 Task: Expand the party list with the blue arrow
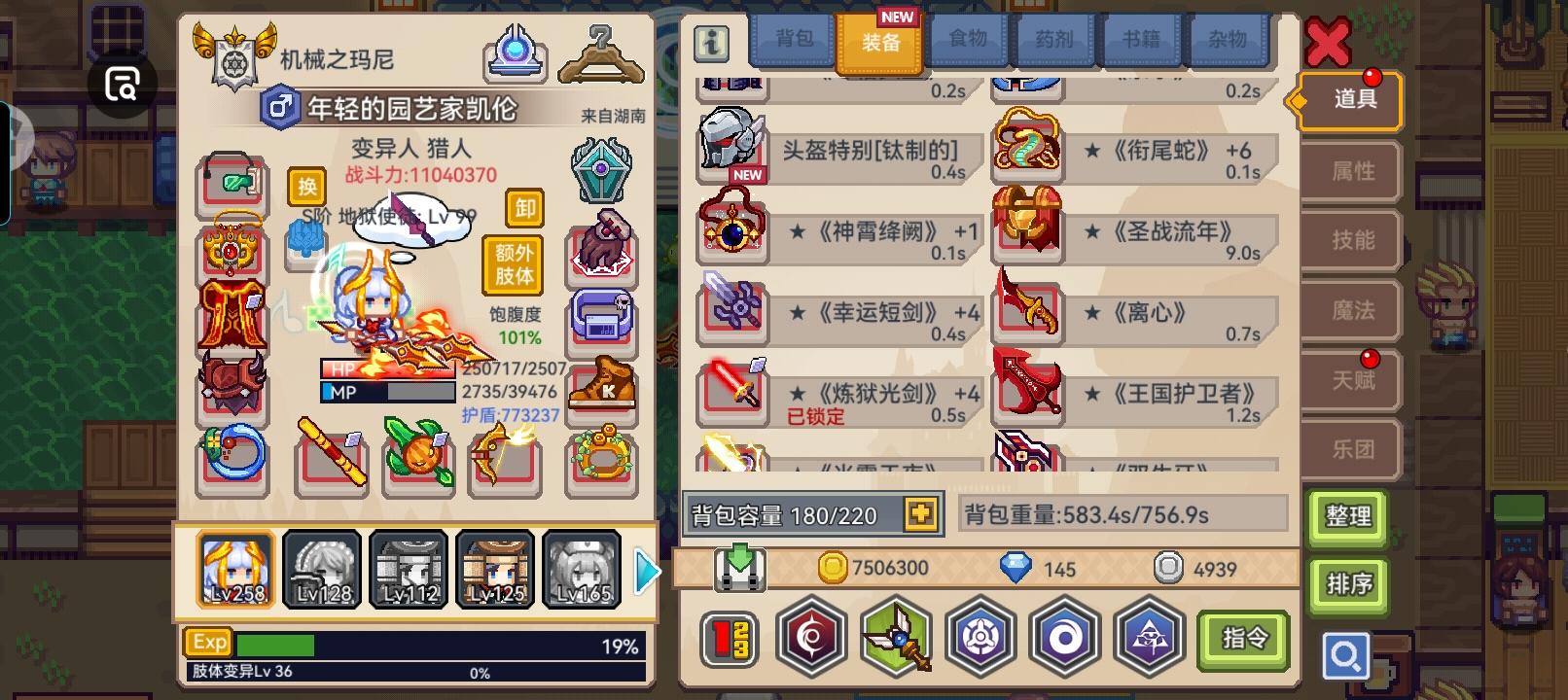click(x=644, y=572)
